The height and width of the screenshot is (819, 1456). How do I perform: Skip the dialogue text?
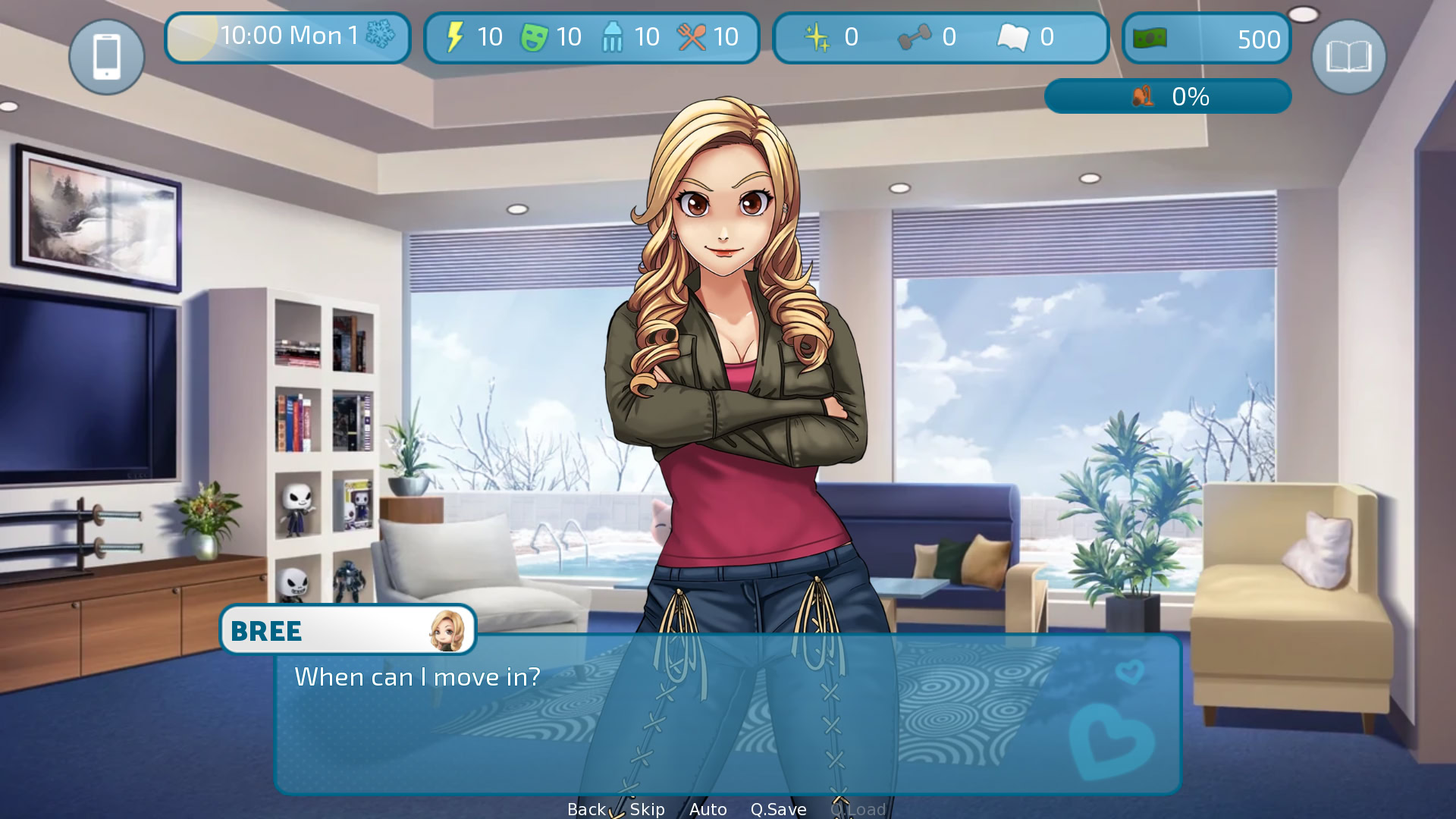point(647,809)
